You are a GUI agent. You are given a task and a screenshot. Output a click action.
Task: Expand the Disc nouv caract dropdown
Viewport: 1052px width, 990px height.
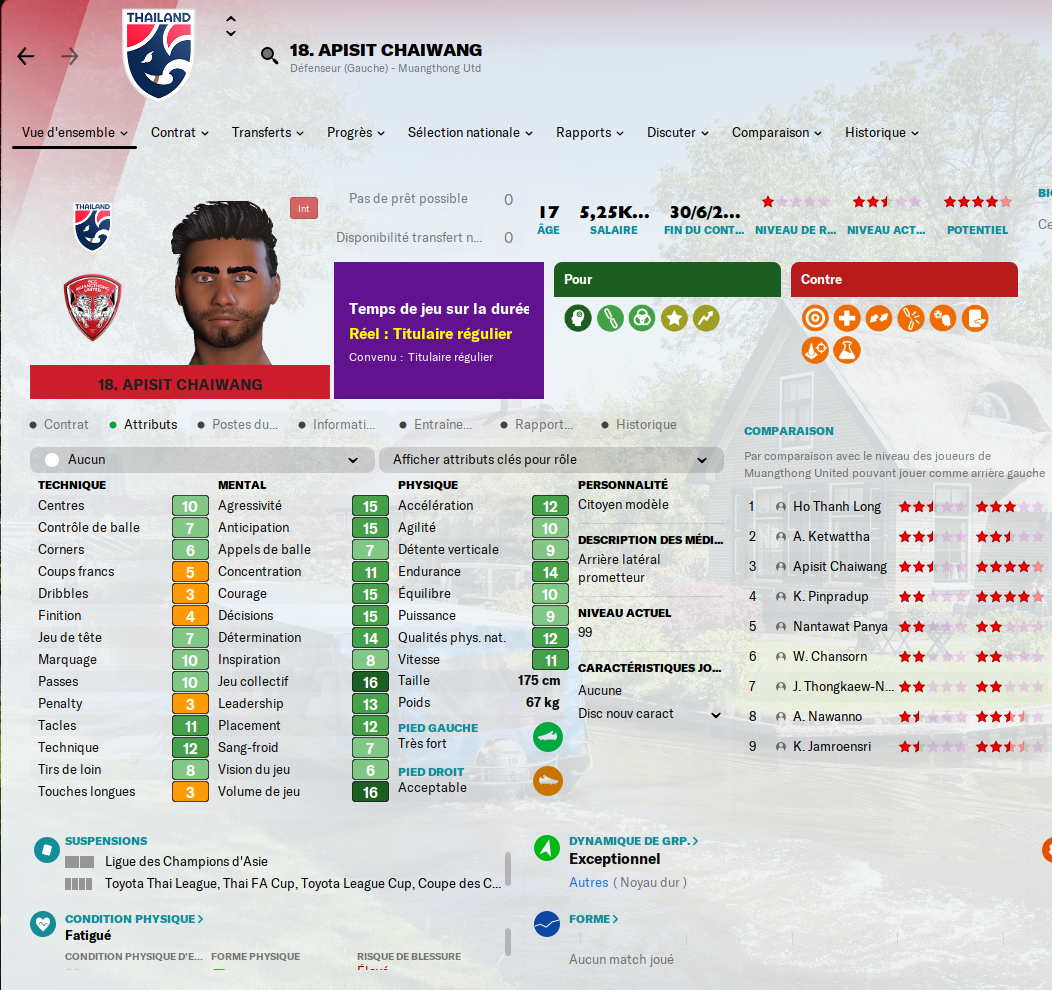point(649,714)
